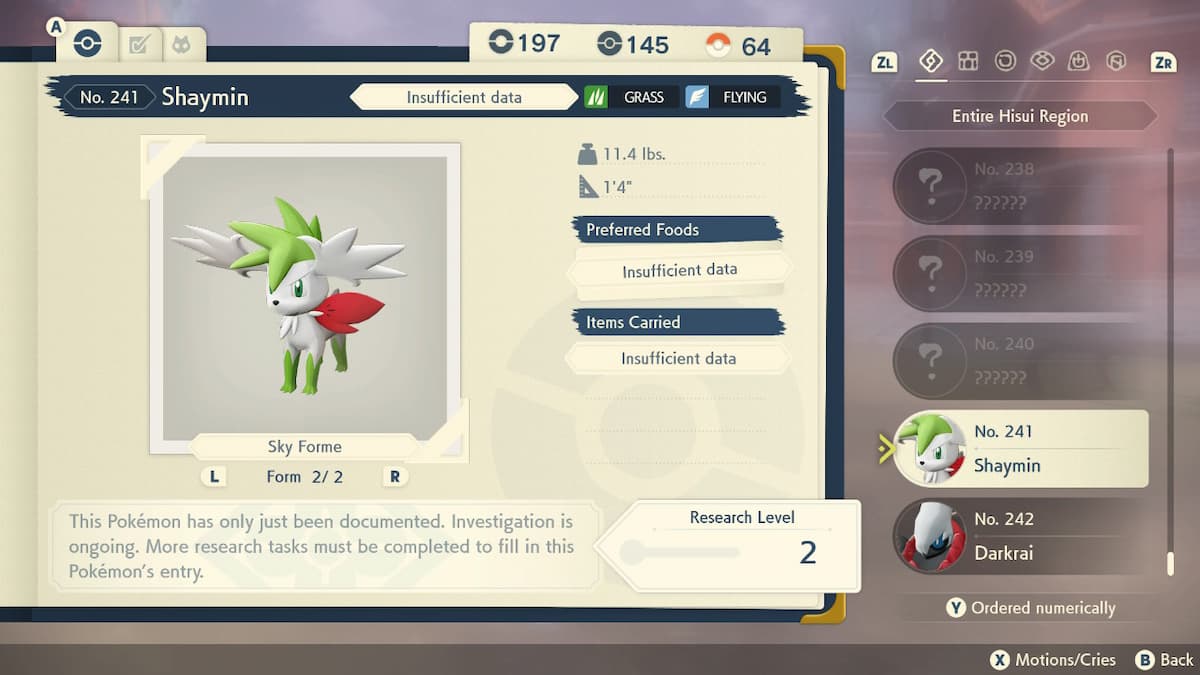Select the No. 238 unknown entry
Image resolution: width=1200 pixels, height=675 pixels.
[1020, 186]
